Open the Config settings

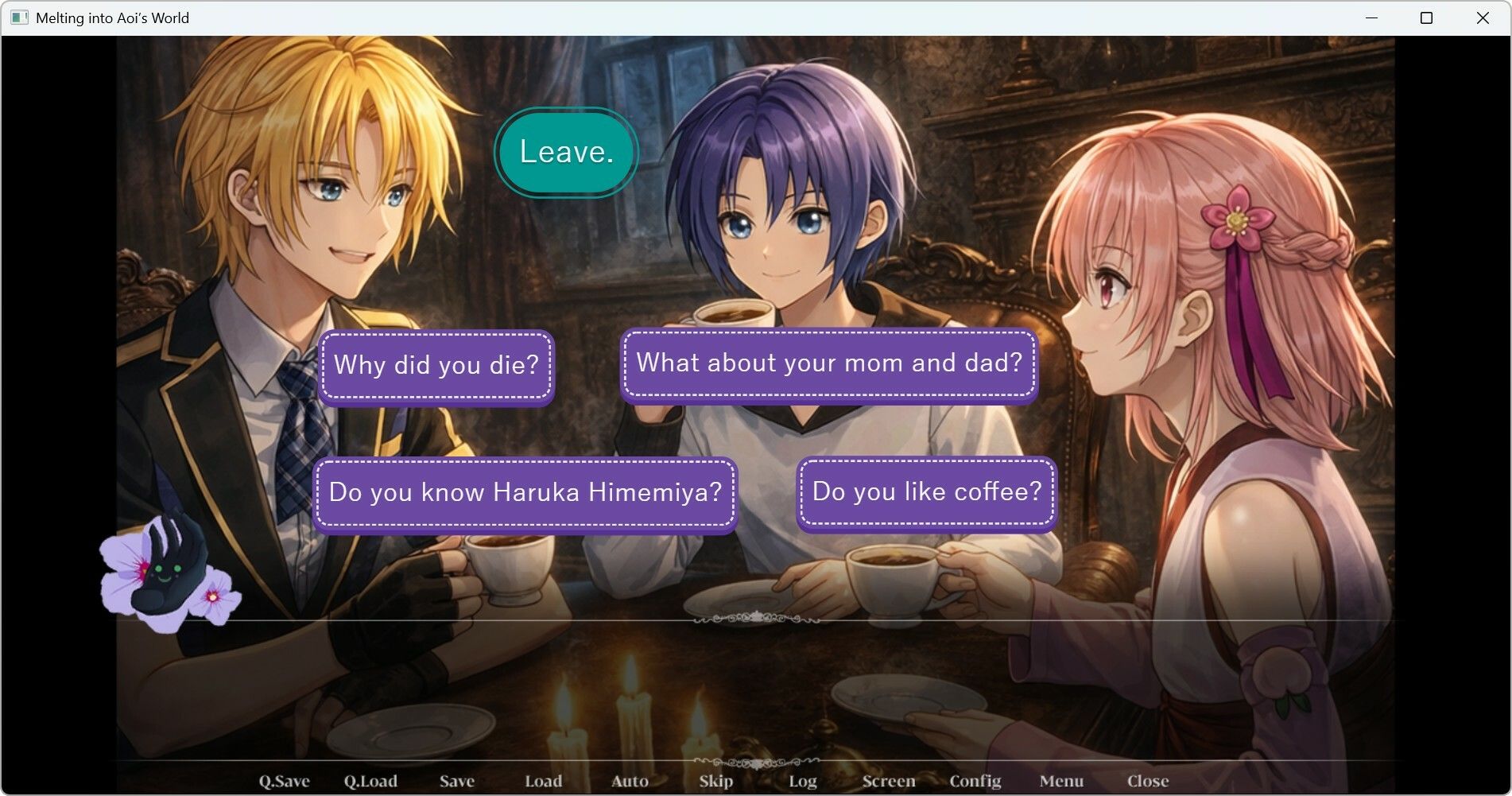tap(975, 781)
